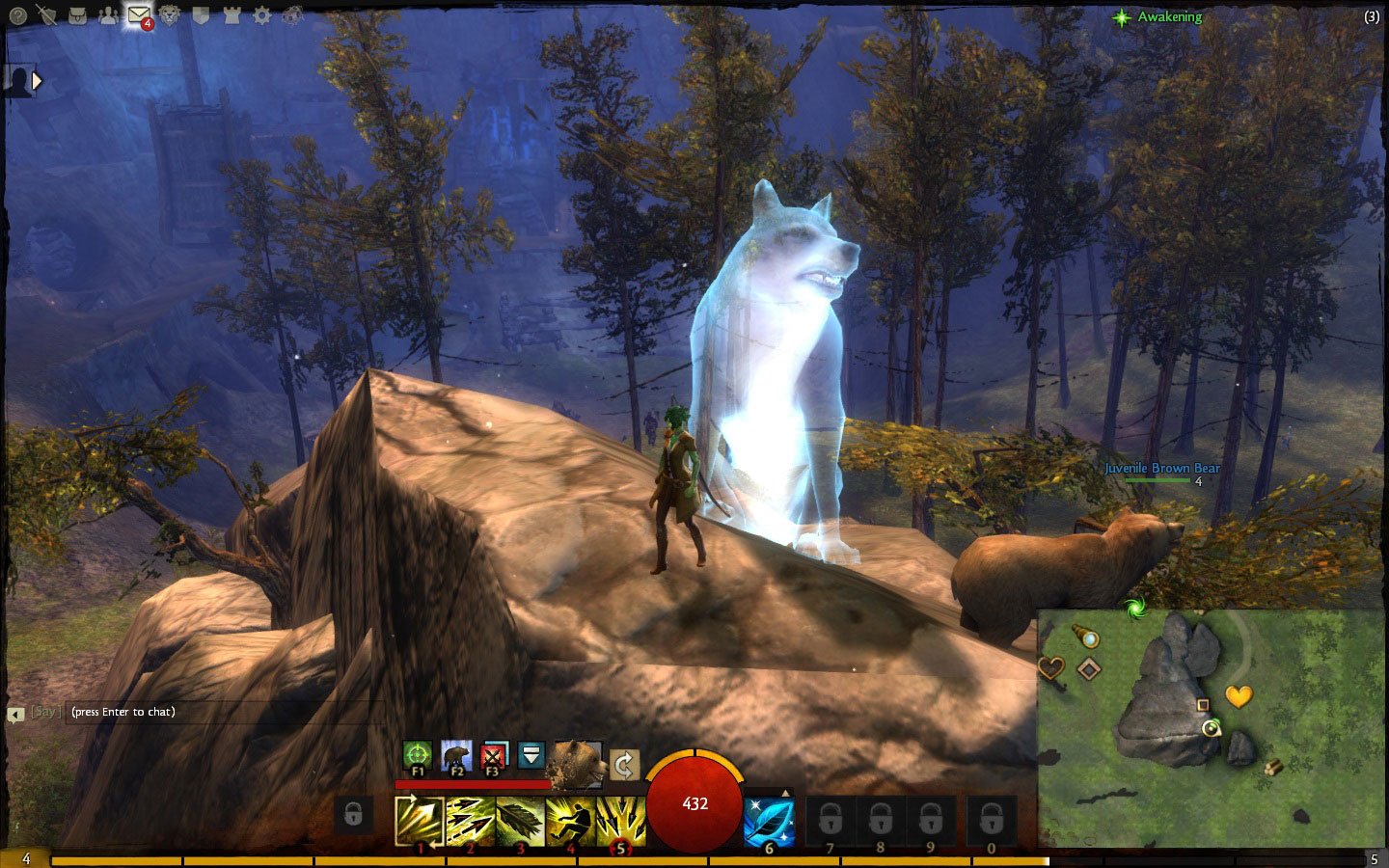Open the World vs World castle icon
Viewport: 1389px width, 868px height.
click(x=231, y=15)
